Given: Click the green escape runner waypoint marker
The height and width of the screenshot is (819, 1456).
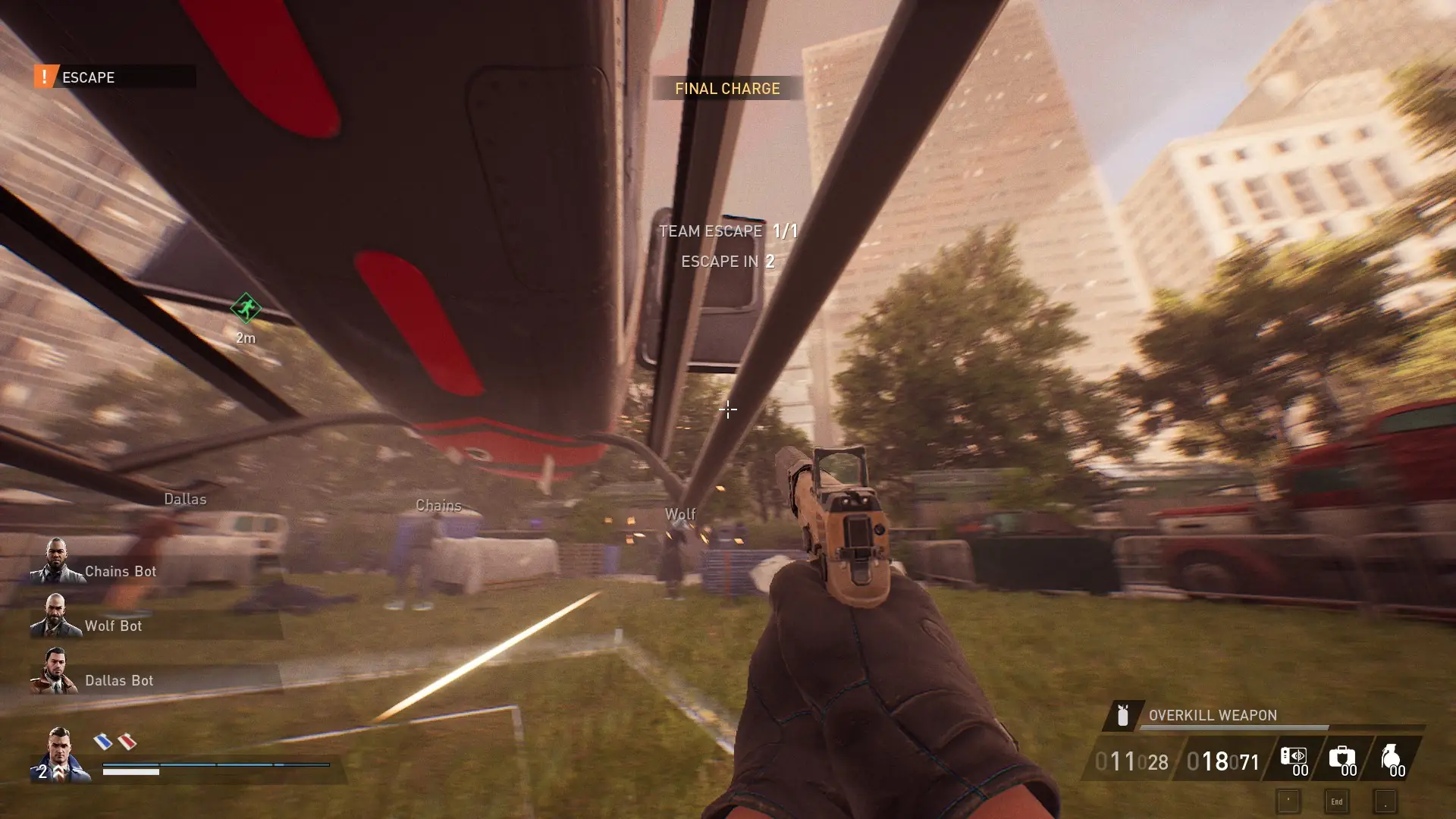Looking at the screenshot, I should click(245, 309).
